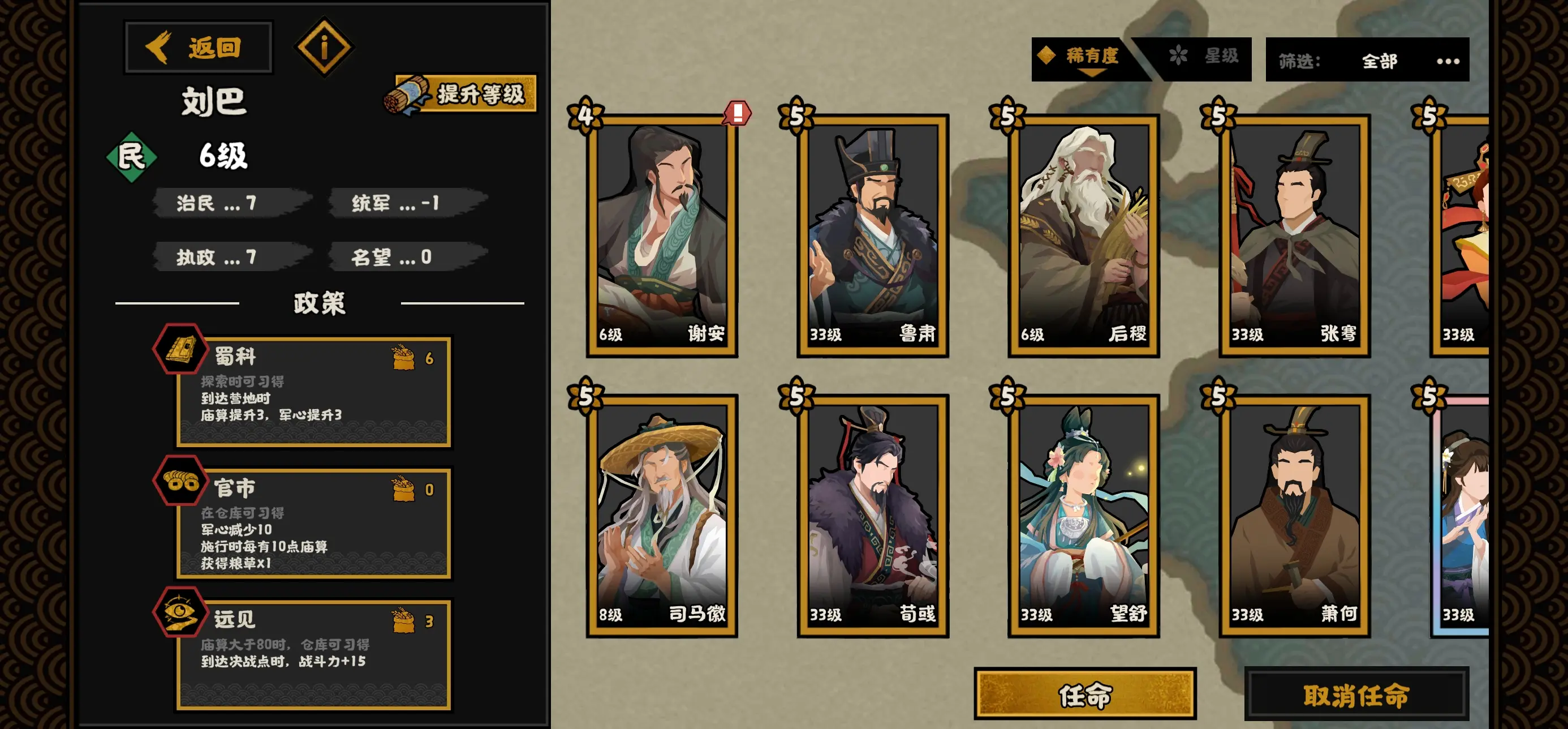Confirm with the 任命 appoint button

[1085, 694]
